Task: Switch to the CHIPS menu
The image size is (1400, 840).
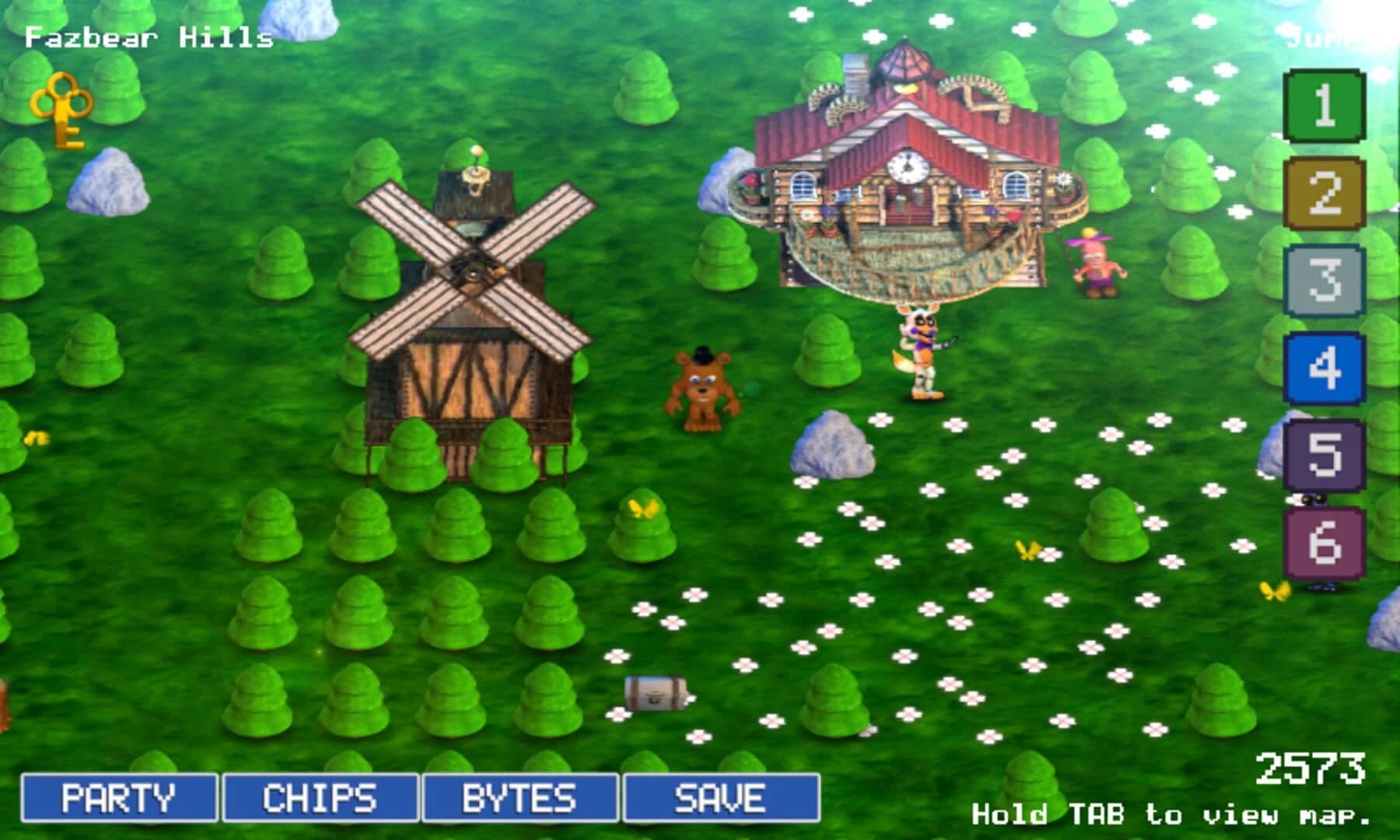Action: click(x=319, y=796)
